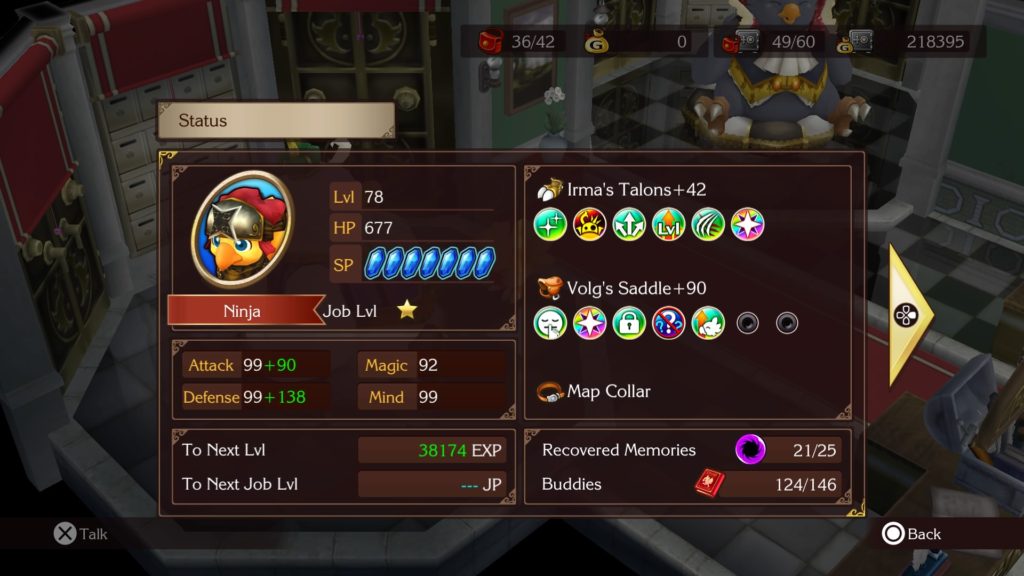
Task: Choose the claw slash seal
Action: 707,225
